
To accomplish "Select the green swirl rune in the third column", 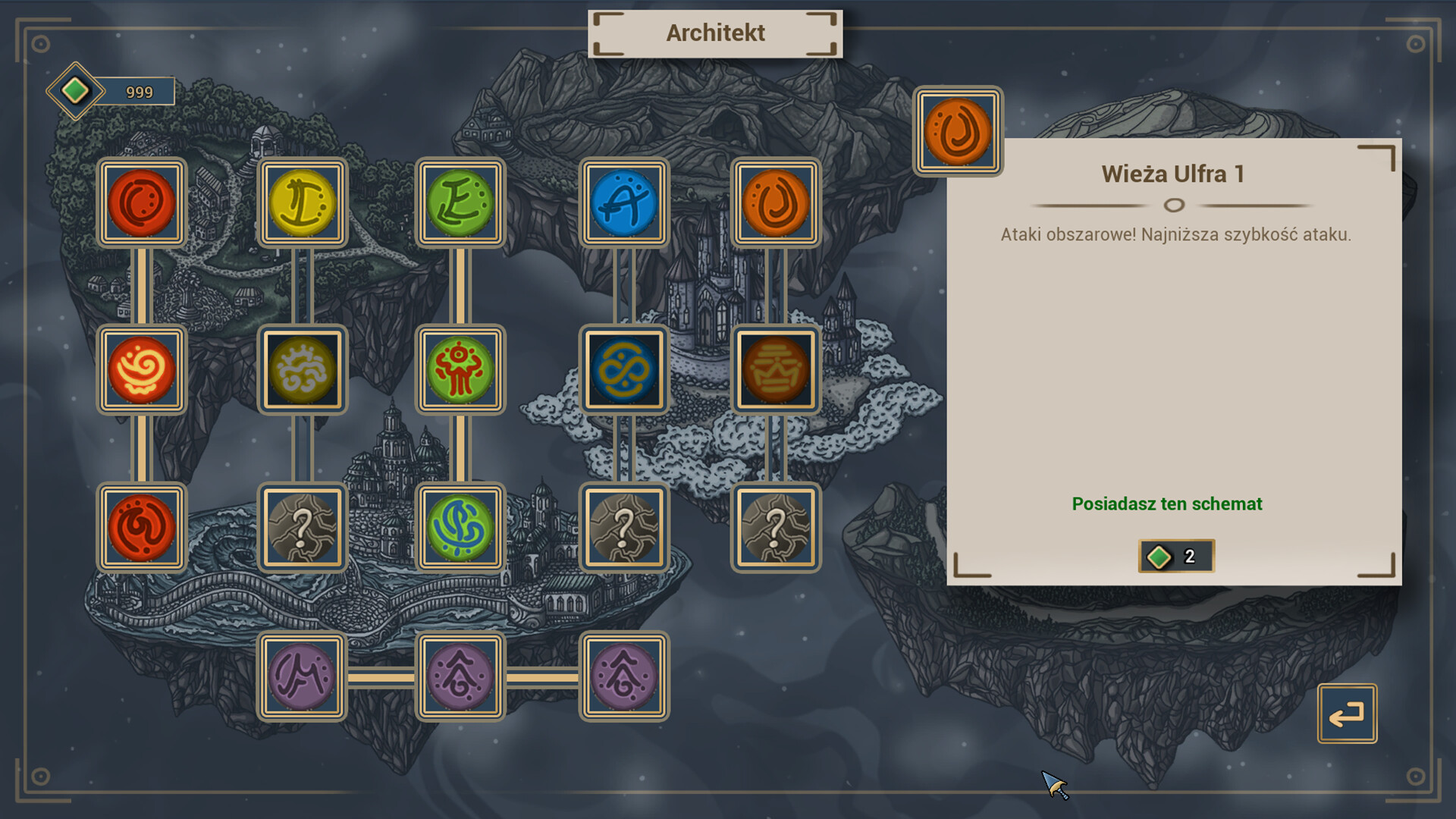I will [x=460, y=527].
